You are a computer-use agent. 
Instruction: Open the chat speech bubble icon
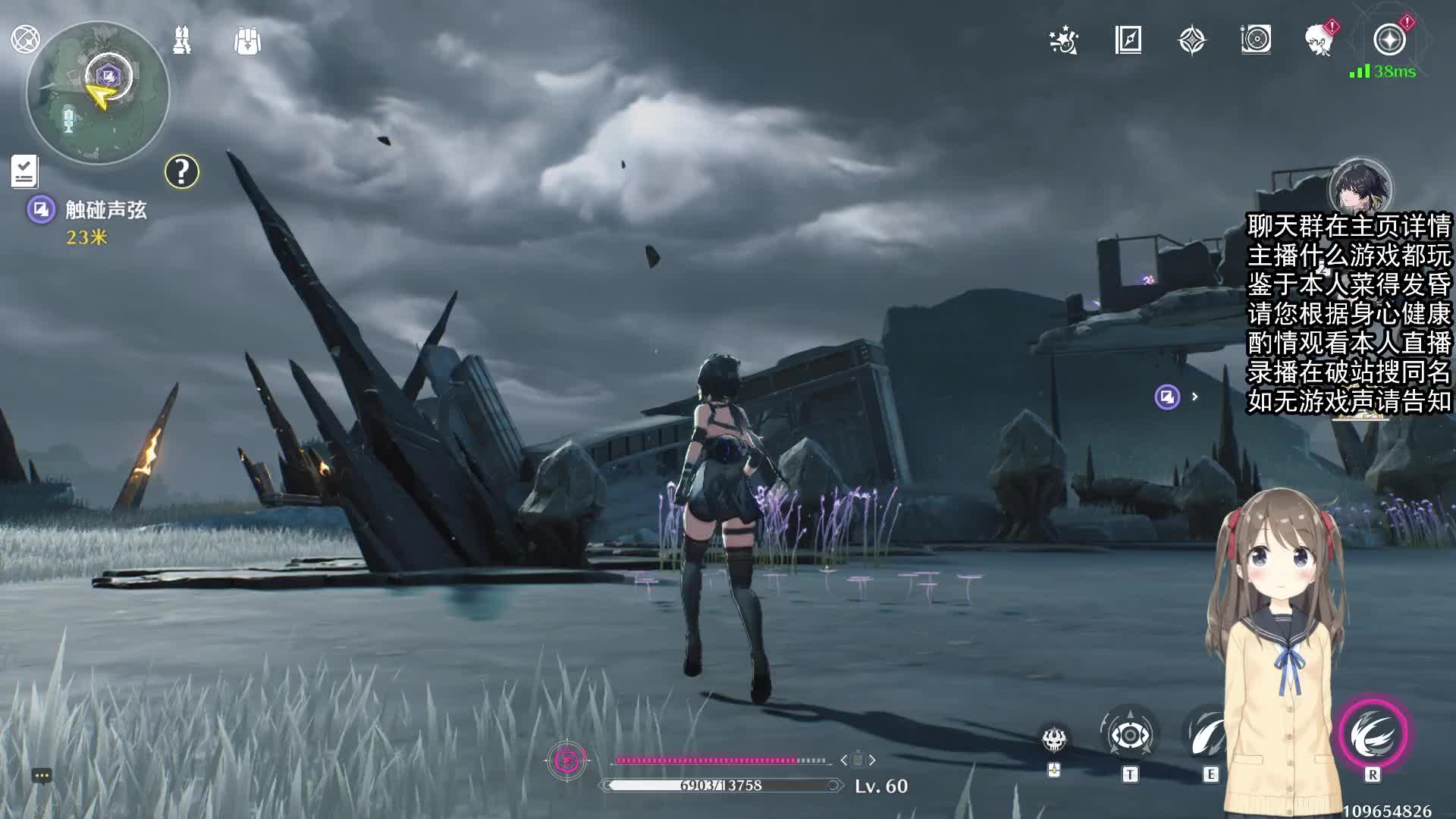42,776
